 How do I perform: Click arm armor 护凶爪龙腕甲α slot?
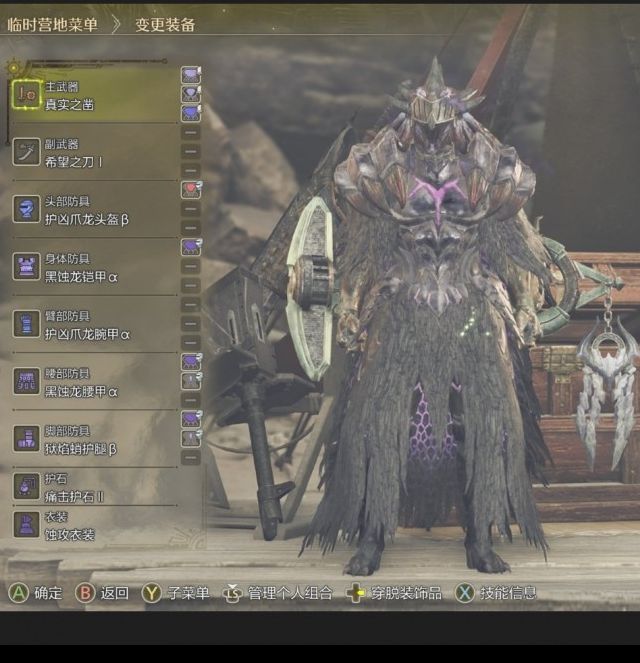(88, 325)
